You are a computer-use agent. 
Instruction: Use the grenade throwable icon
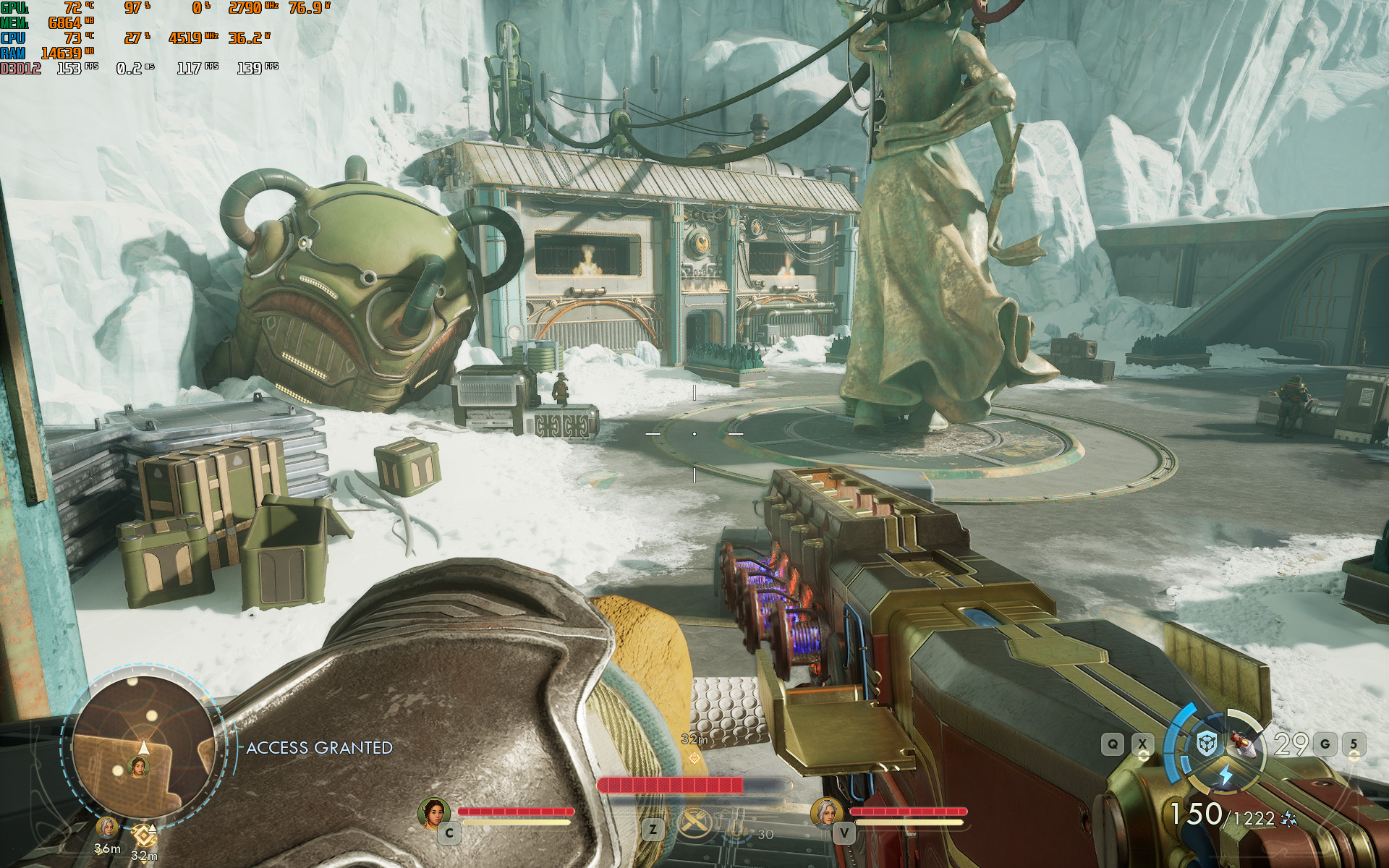click(x=1246, y=743)
